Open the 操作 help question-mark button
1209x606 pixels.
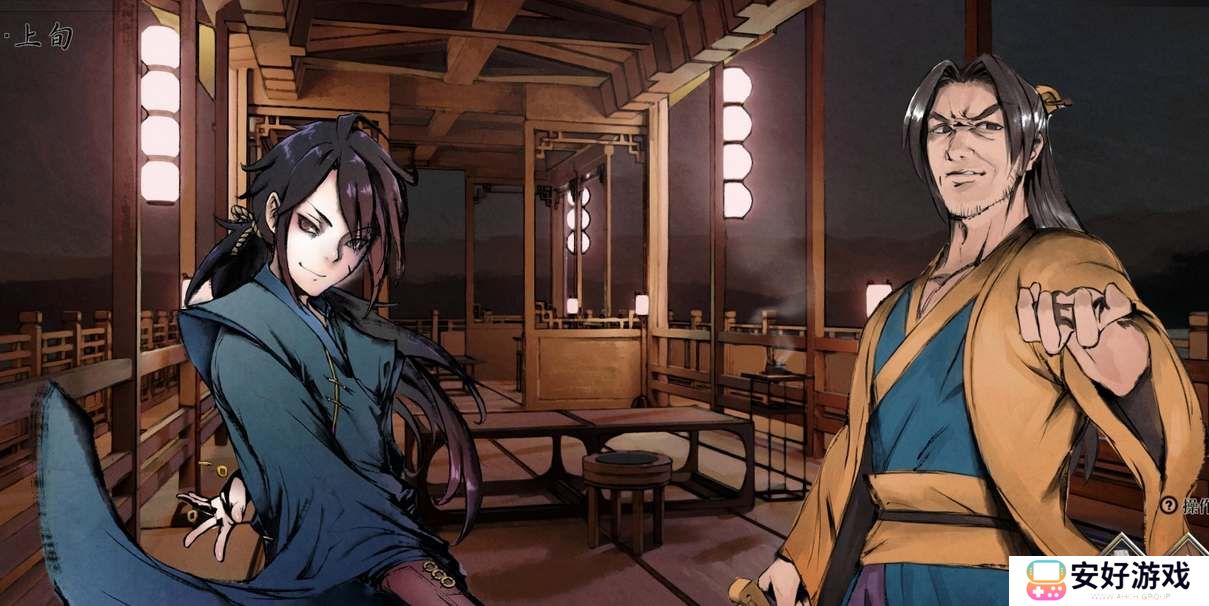1168,506
